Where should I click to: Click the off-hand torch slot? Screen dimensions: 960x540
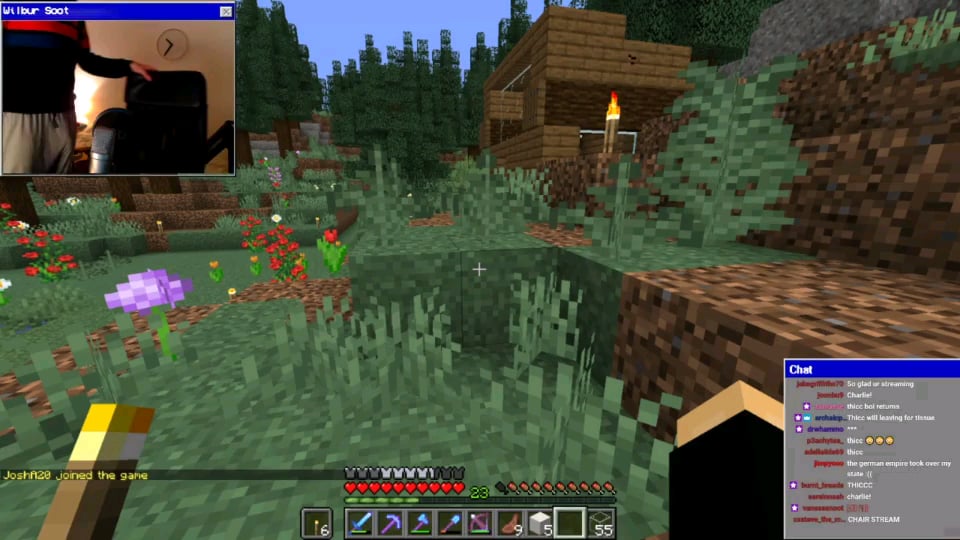tap(317, 523)
